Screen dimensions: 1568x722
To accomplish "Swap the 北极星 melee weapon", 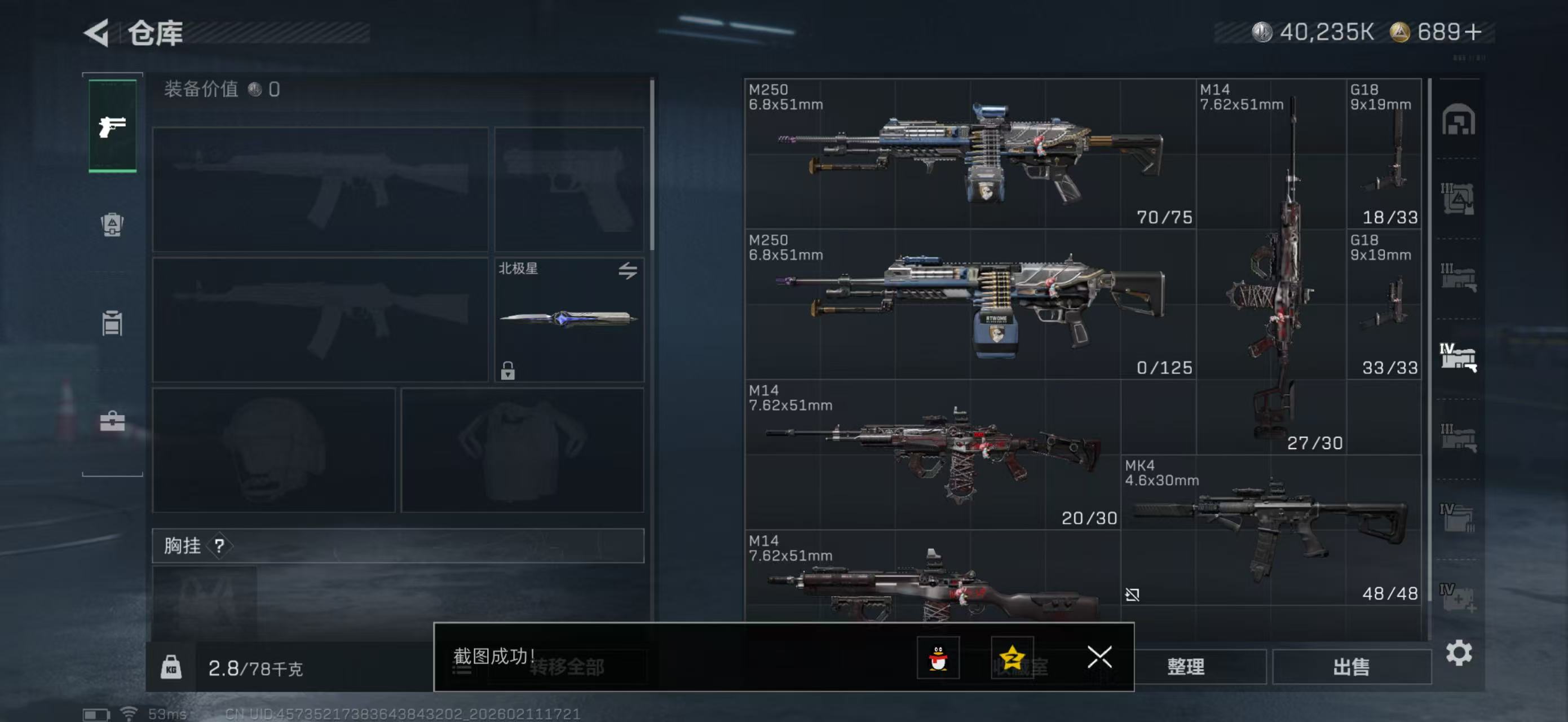I will pos(628,270).
